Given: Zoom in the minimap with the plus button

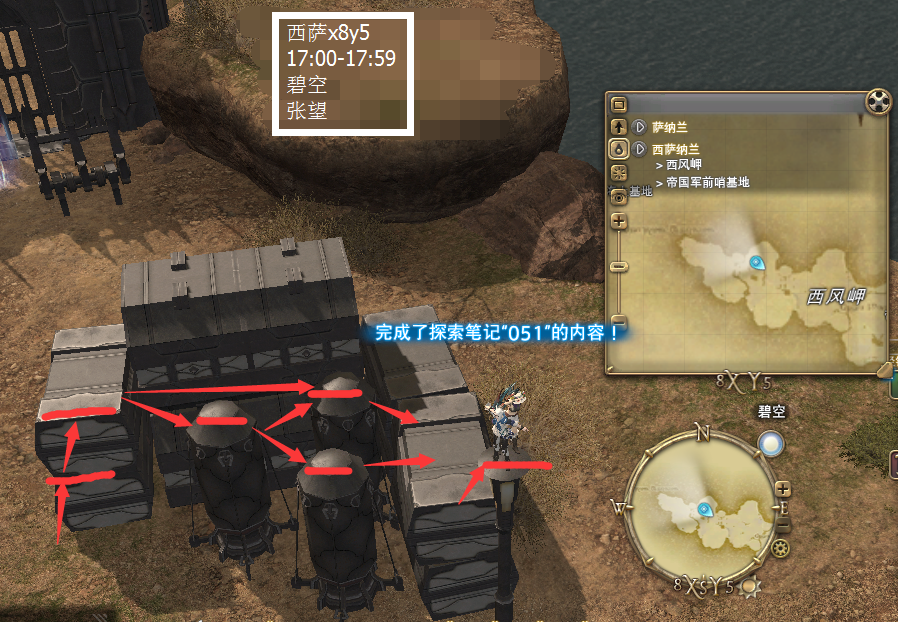Looking at the screenshot, I should tap(783, 490).
